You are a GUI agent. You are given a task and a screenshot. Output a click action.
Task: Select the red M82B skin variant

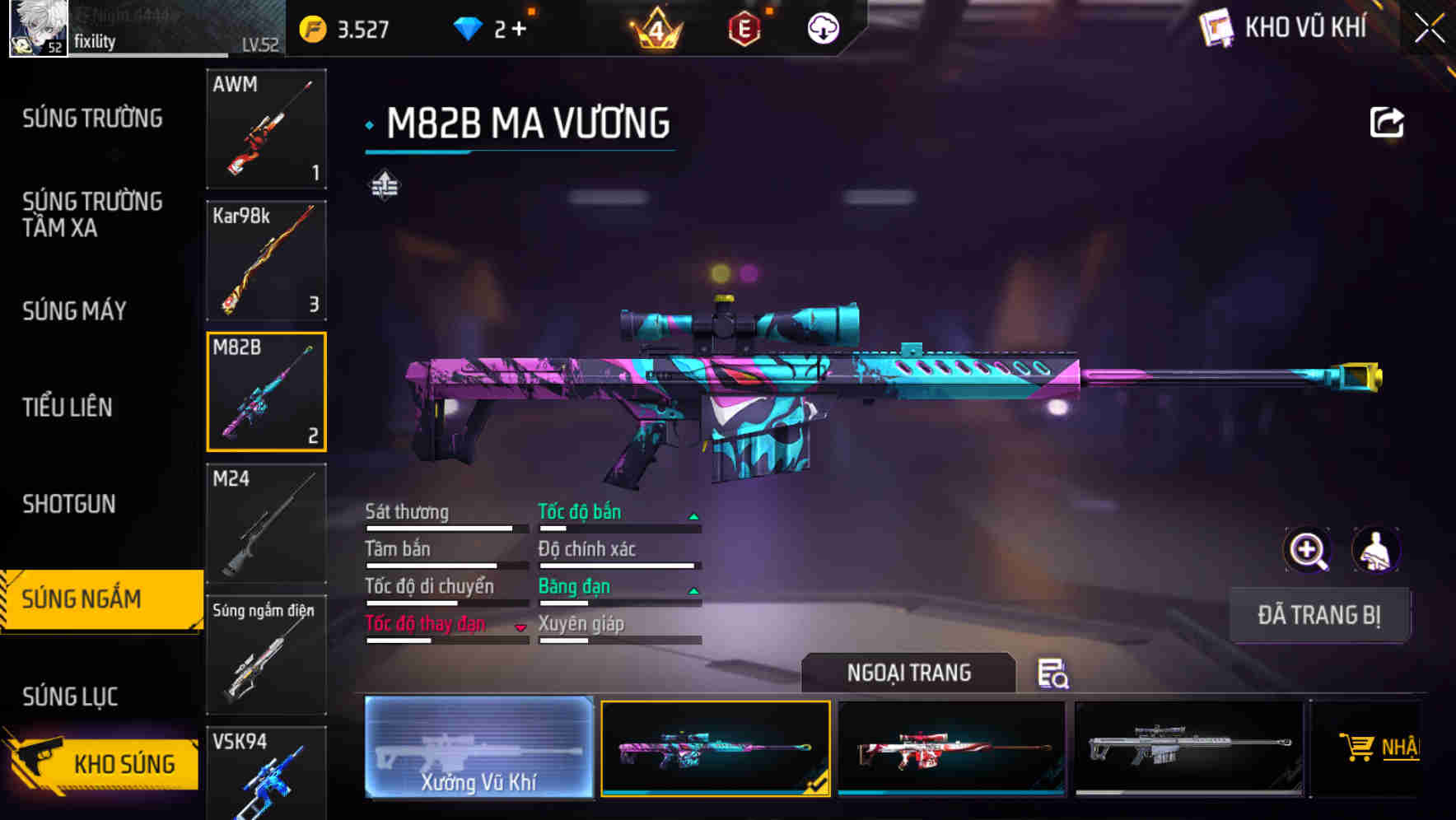[952, 749]
